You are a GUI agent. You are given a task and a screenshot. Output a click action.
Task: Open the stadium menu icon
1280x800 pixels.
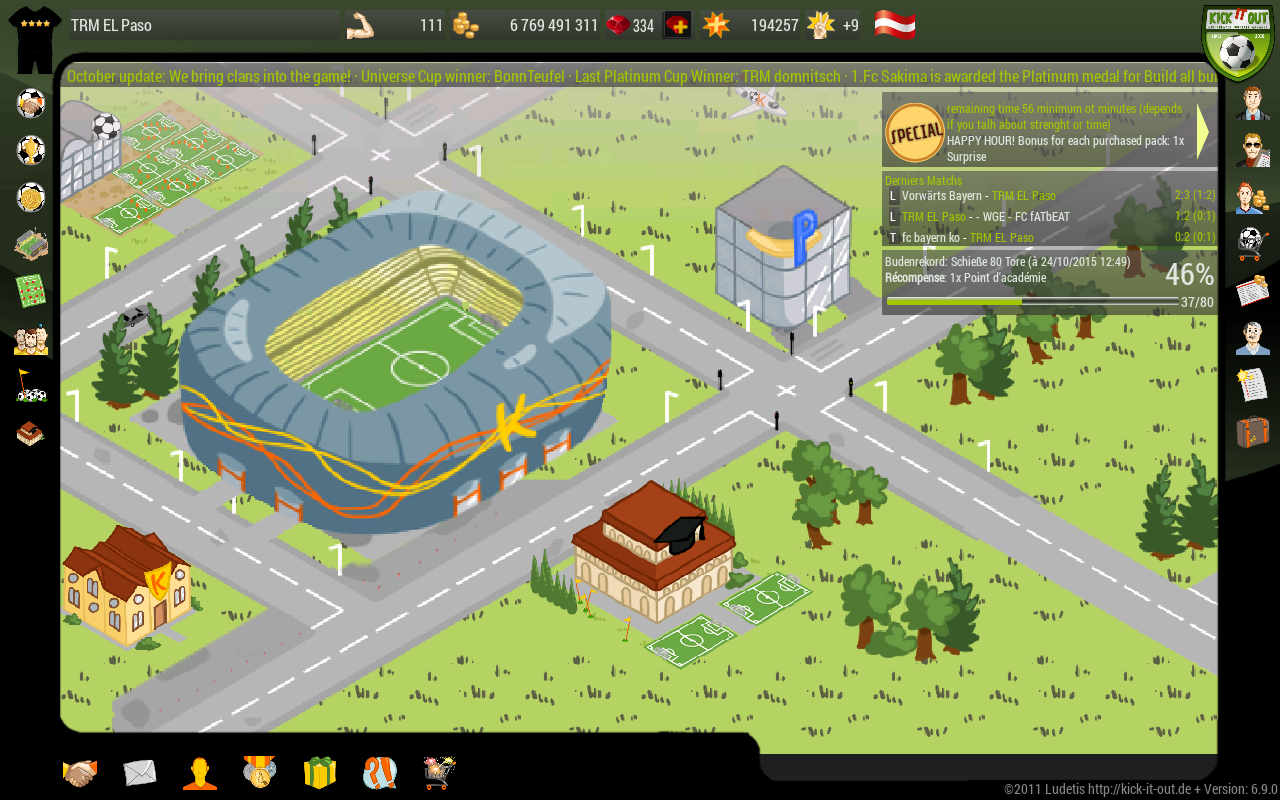(x=31, y=244)
